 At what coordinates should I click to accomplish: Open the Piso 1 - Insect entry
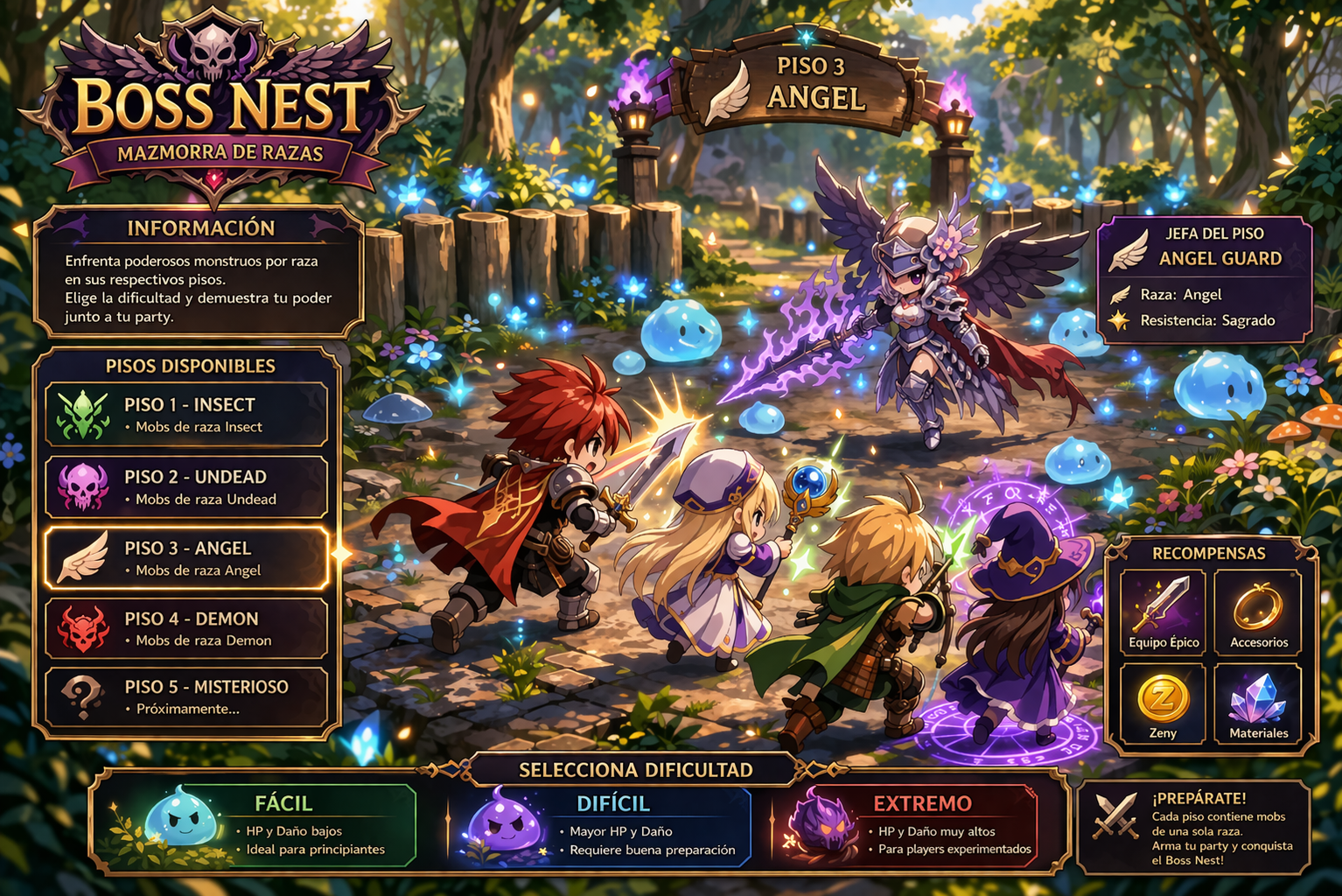tap(186, 413)
